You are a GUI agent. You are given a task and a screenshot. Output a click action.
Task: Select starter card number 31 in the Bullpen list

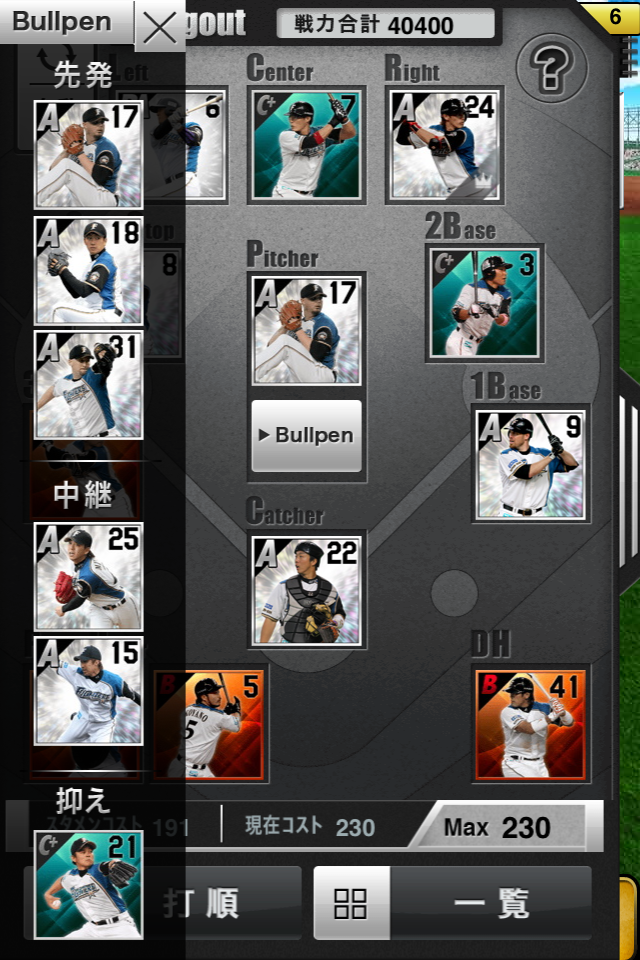(88, 385)
